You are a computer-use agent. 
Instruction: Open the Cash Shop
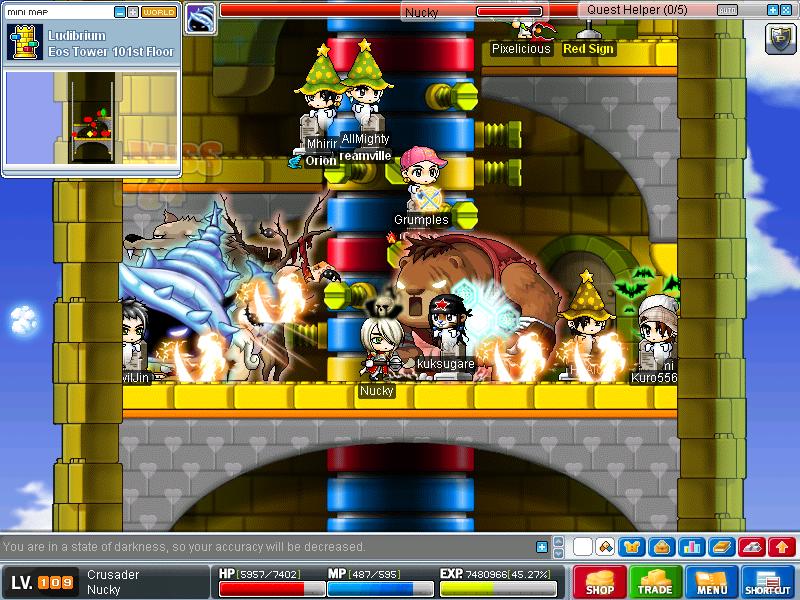click(600, 582)
